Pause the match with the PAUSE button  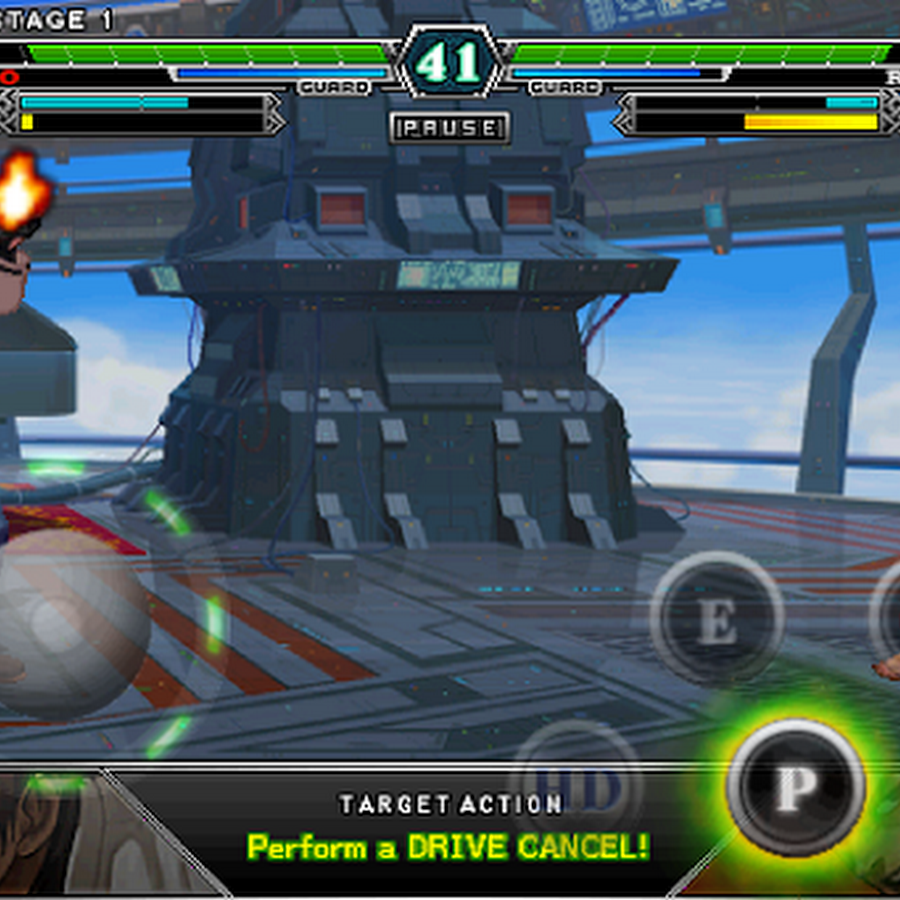coord(450,128)
